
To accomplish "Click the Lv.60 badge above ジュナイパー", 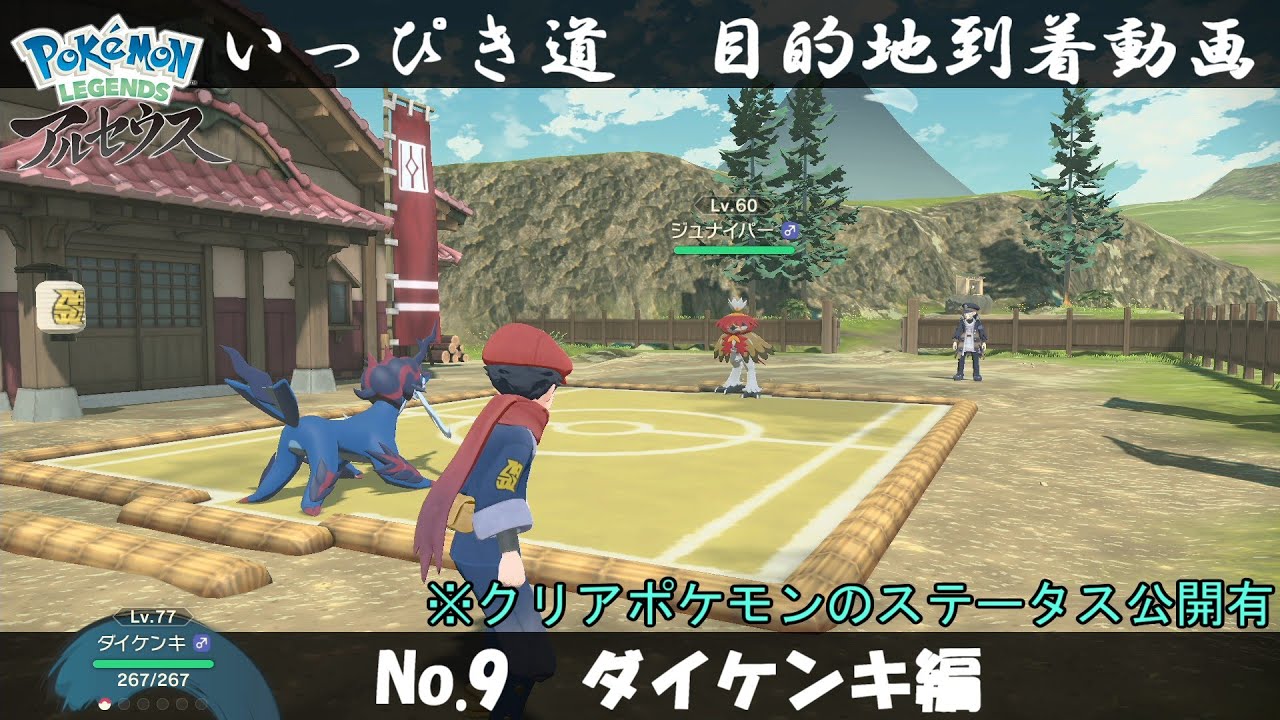I will (734, 206).
